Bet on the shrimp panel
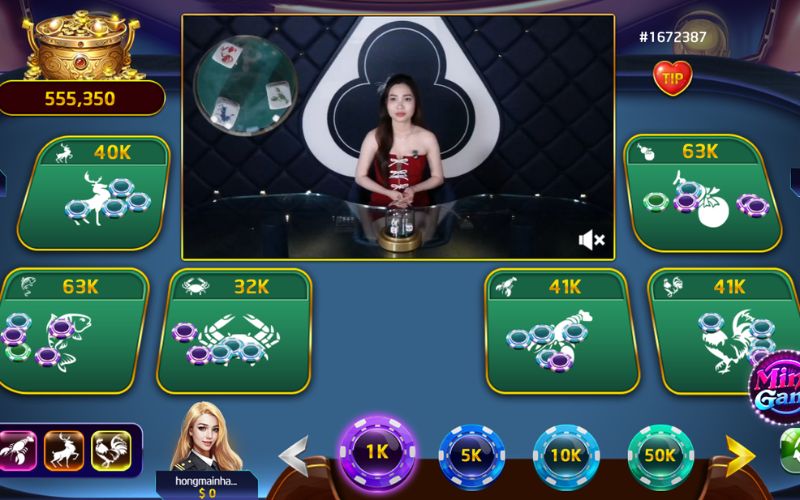The width and height of the screenshot is (800, 500). tap(560, 332)
